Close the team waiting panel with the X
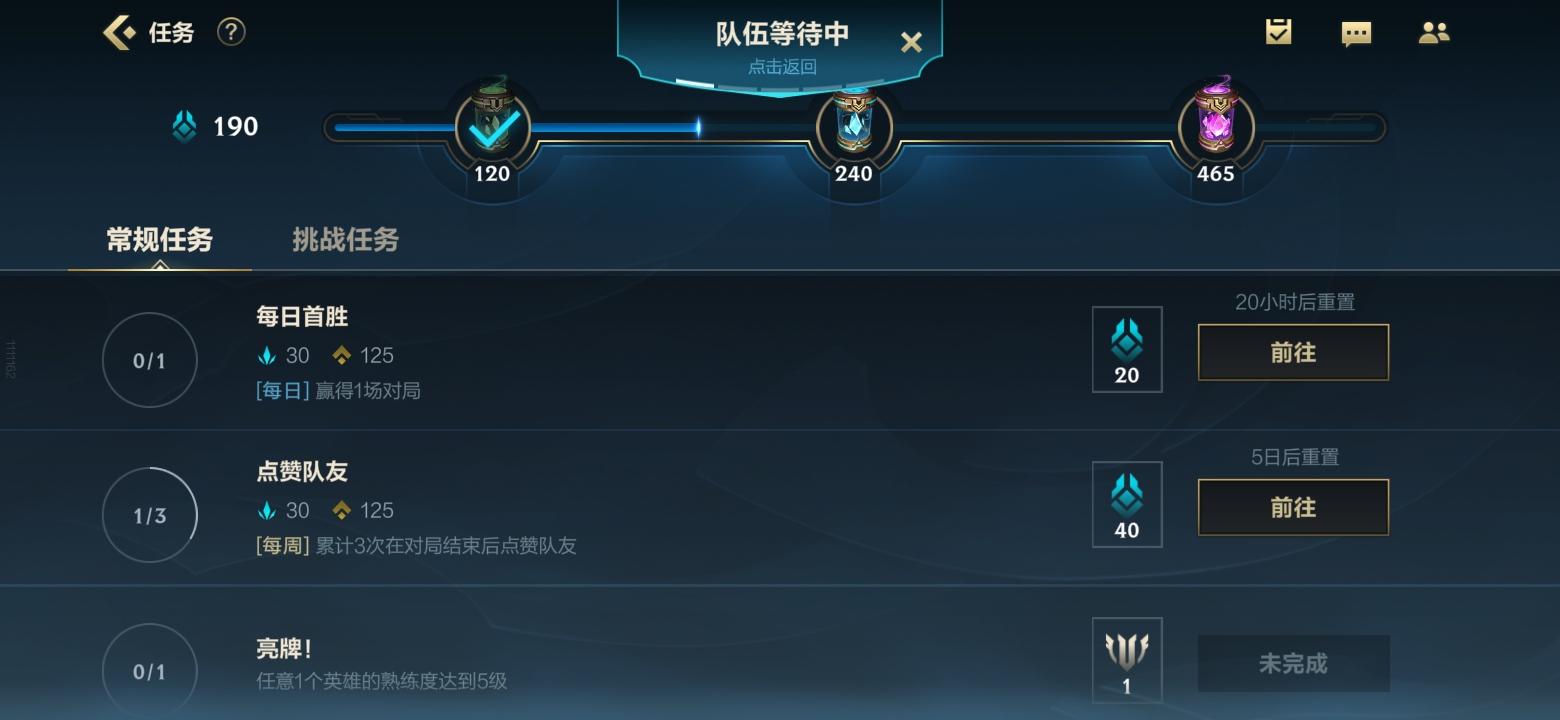Screen dimensions: 1560x720 911,42
